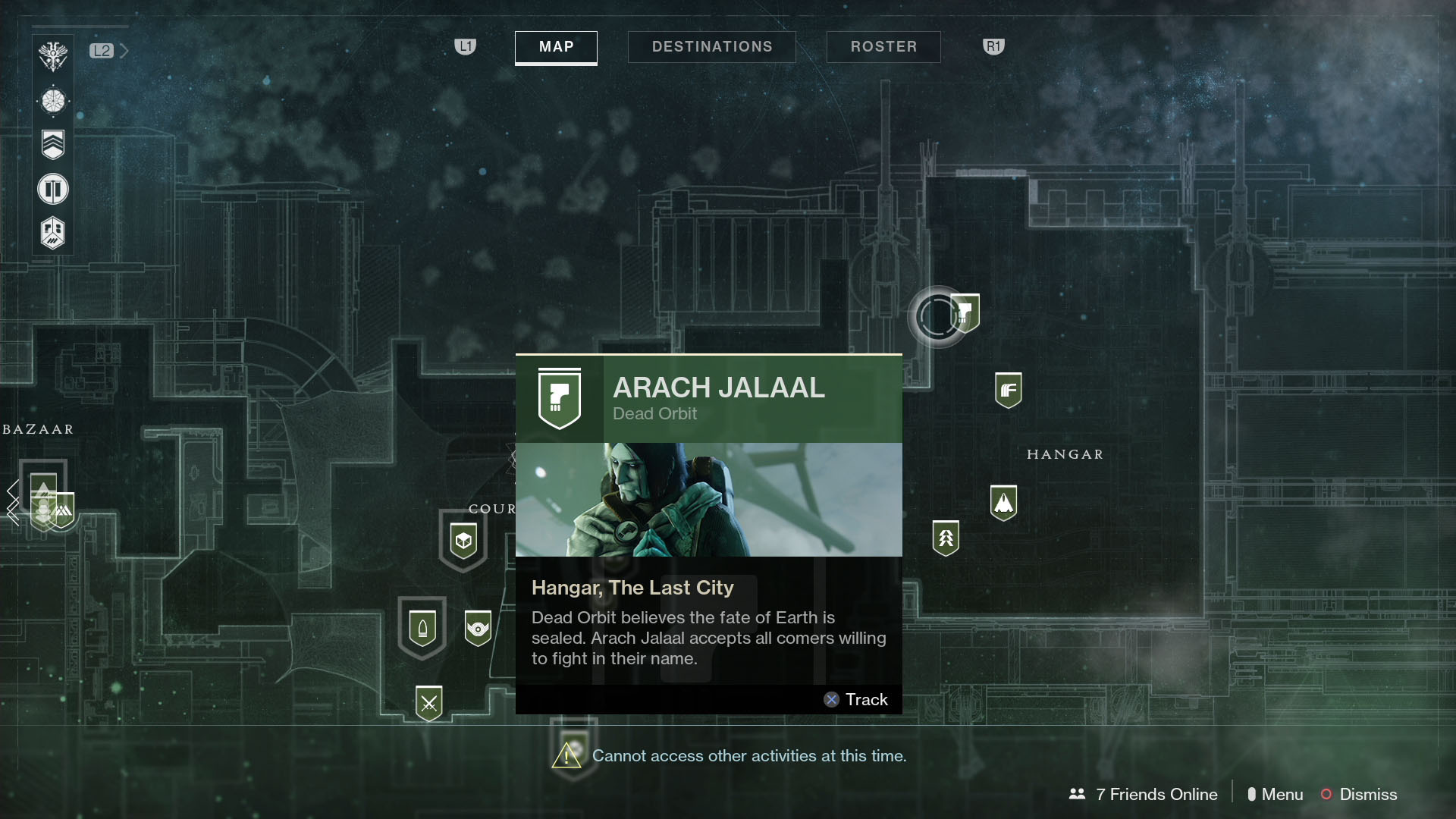Click the chevron rank shield icon in the sidebar
Image resolution: width=1456 pixels, height=819 pixels.
(52, 144)
